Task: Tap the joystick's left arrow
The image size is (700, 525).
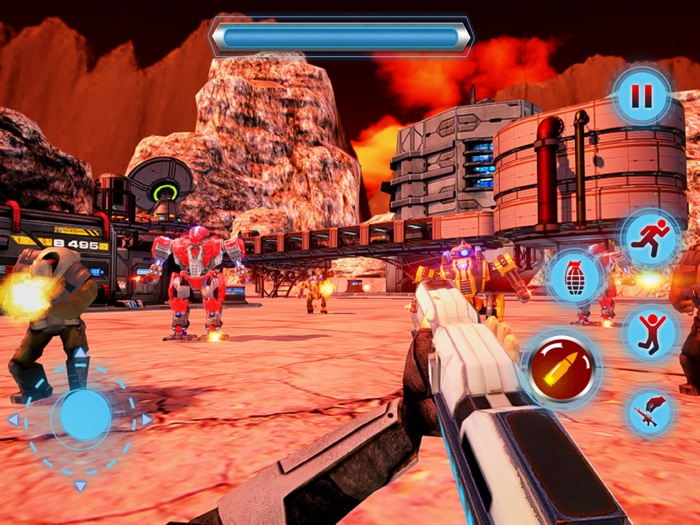Action: pos(13,420)
